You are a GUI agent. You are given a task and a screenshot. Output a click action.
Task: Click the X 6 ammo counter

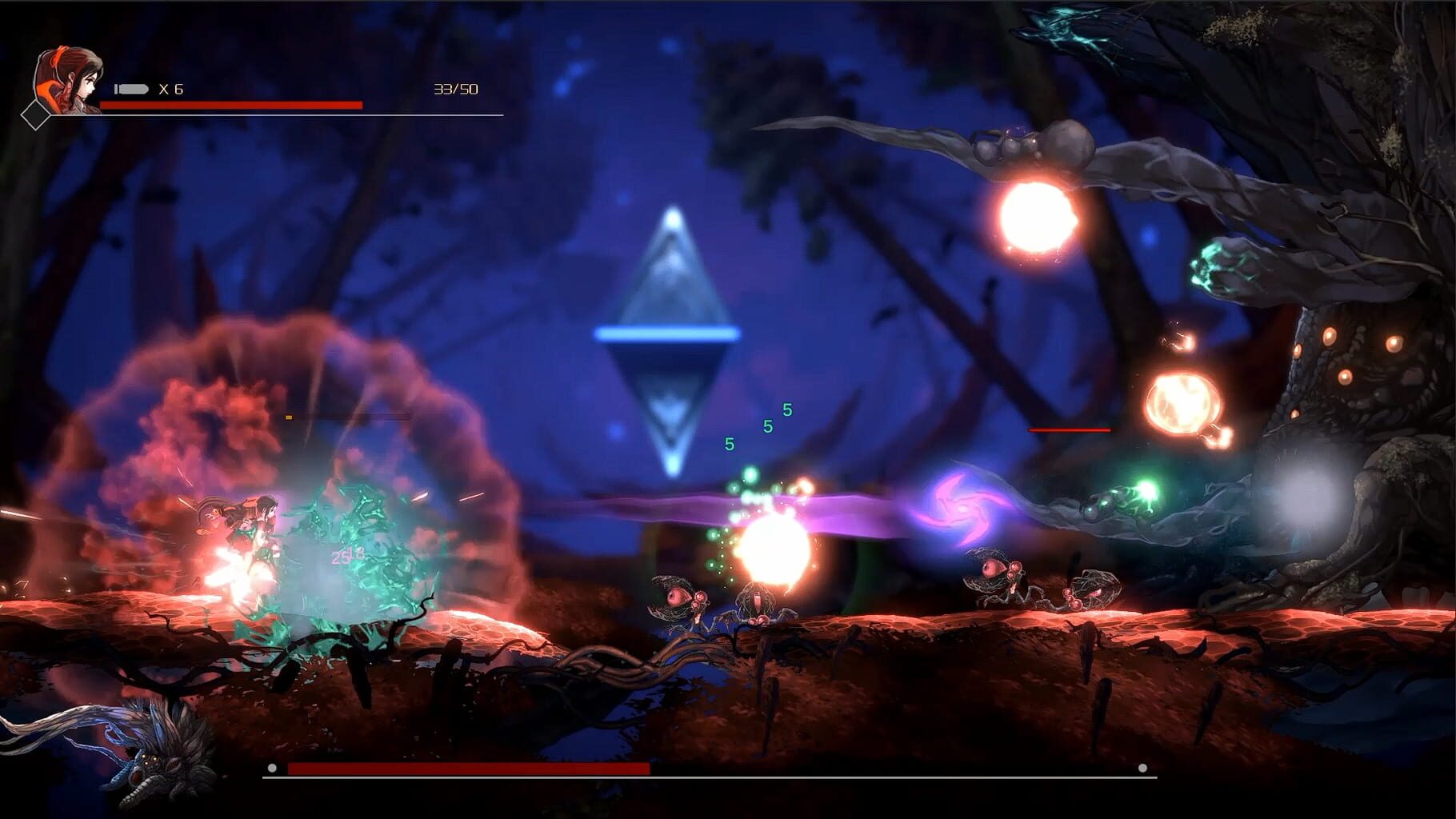click(172, 89)
